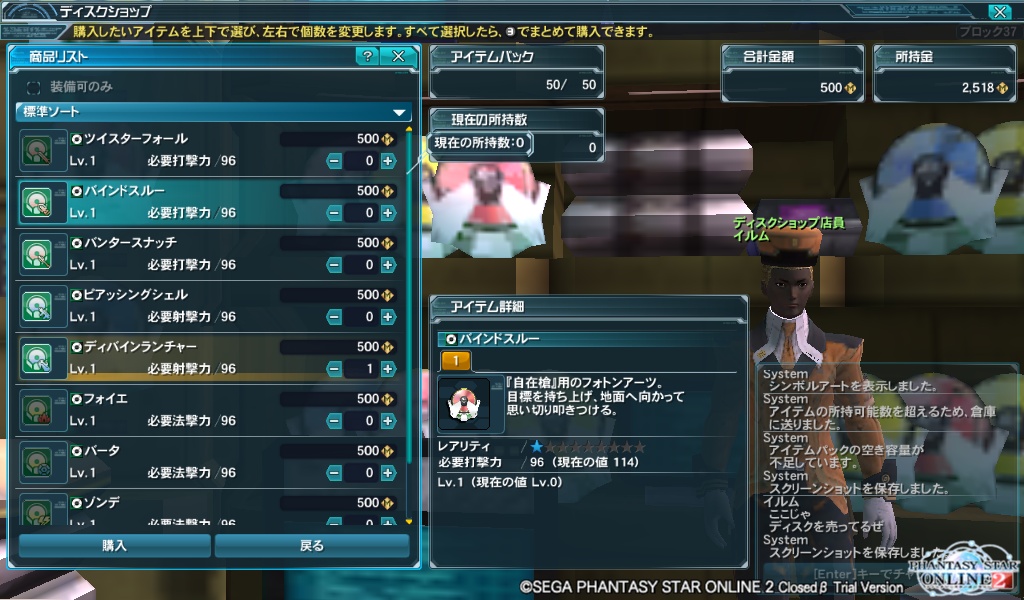1024x600 pixels.
Task: Toggle the 装備可のみ checkbox
Action: click(x=34, y=87)
